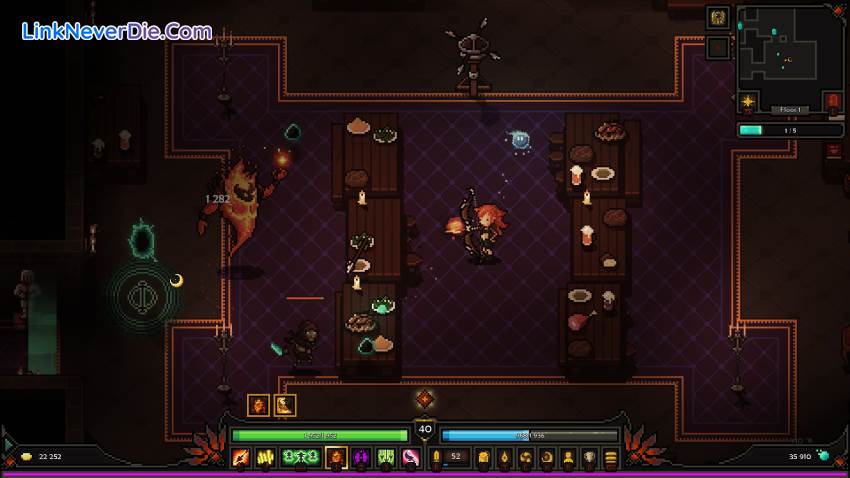The height and width of the screenshot is (478, 850).
Task: Select the dark red slot below wreath
Action: coord(717,47)
